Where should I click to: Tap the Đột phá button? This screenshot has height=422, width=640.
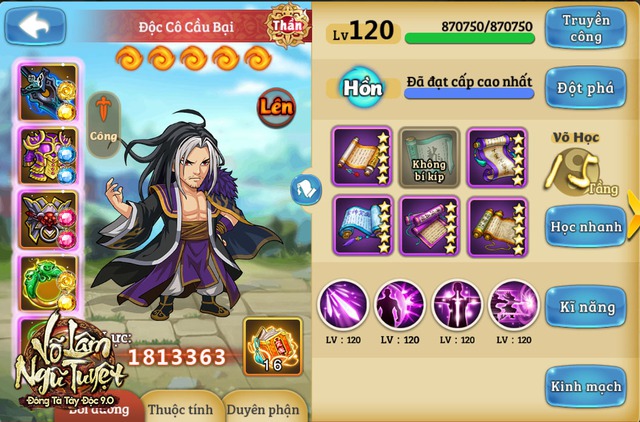(585, 87)
